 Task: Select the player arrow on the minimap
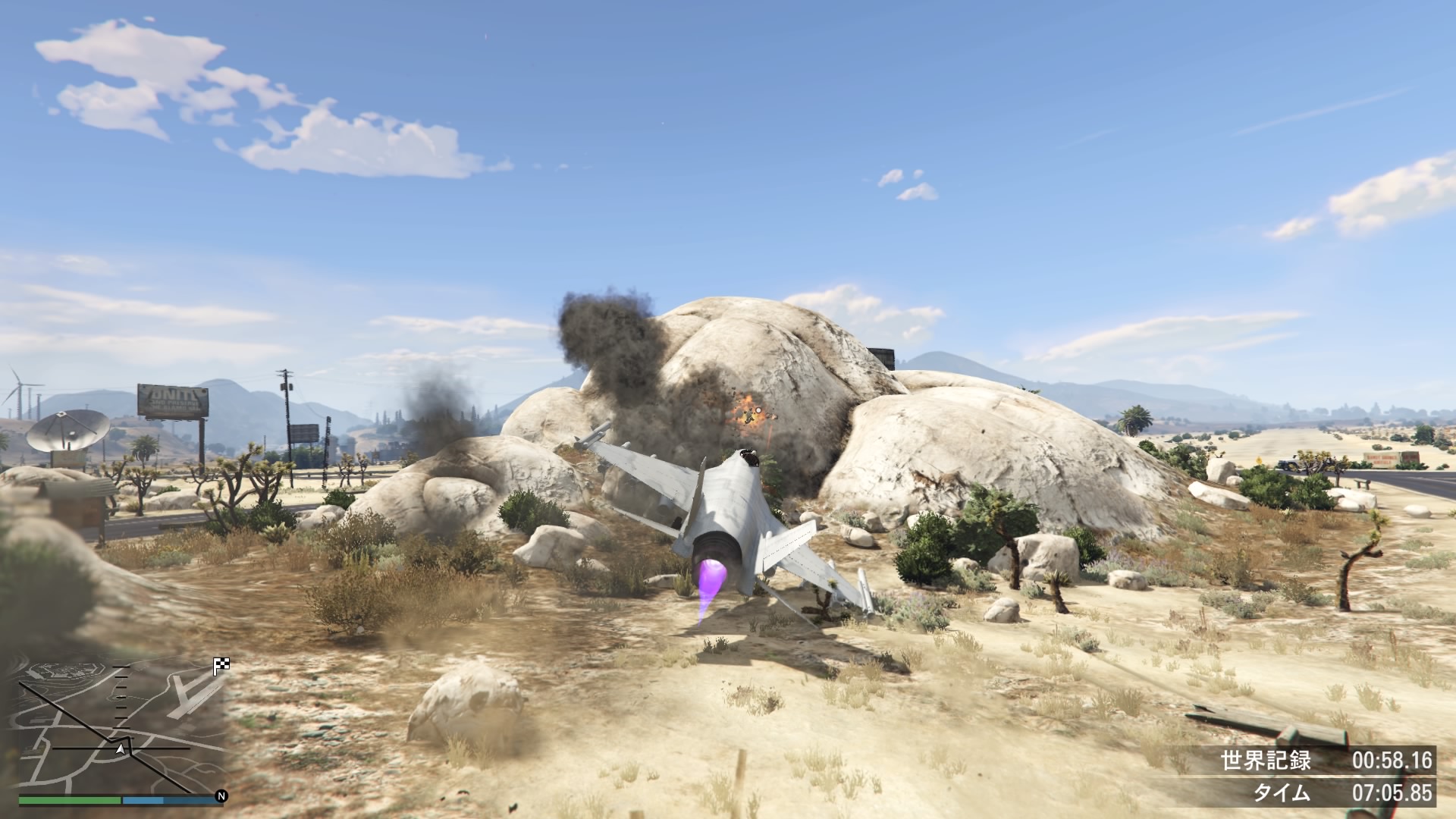point(120,749)
